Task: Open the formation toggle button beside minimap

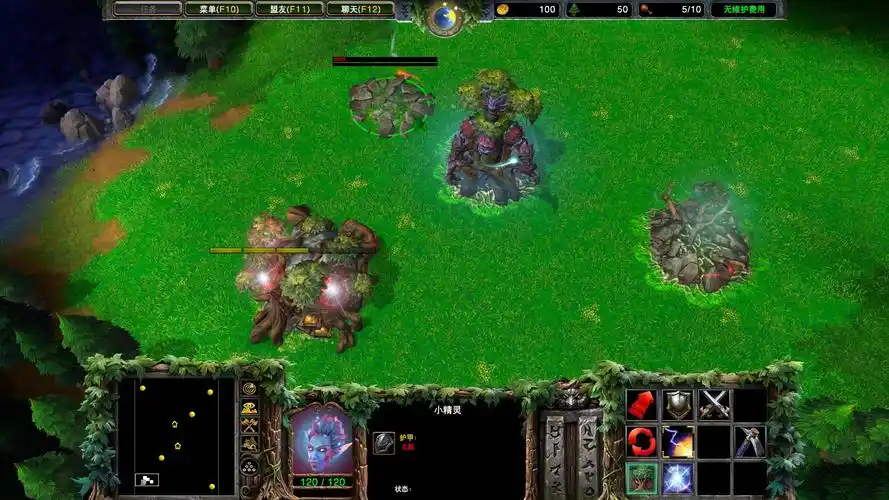Action: pos(249,465)
